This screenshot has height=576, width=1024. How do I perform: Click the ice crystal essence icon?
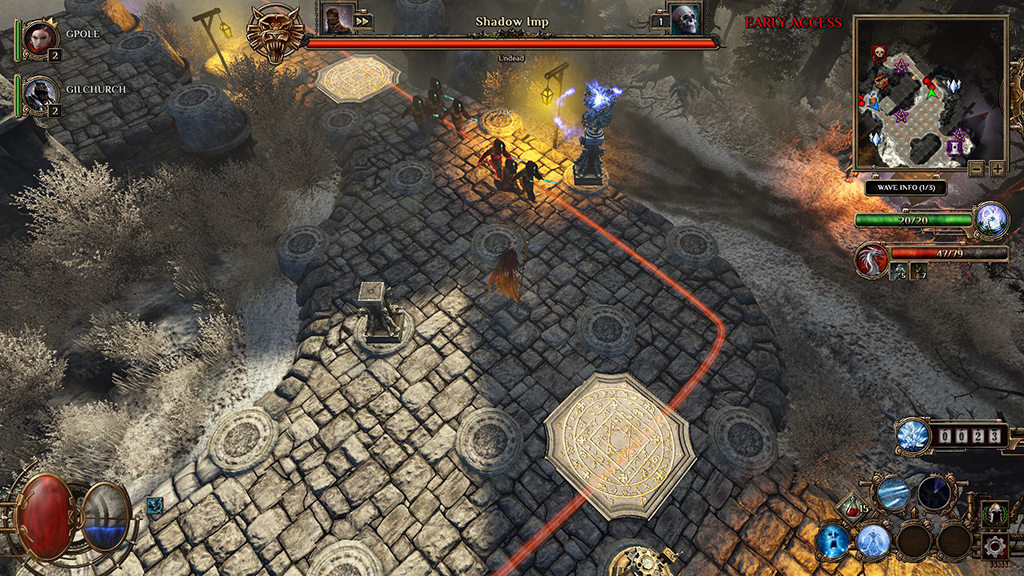[913, 435]
